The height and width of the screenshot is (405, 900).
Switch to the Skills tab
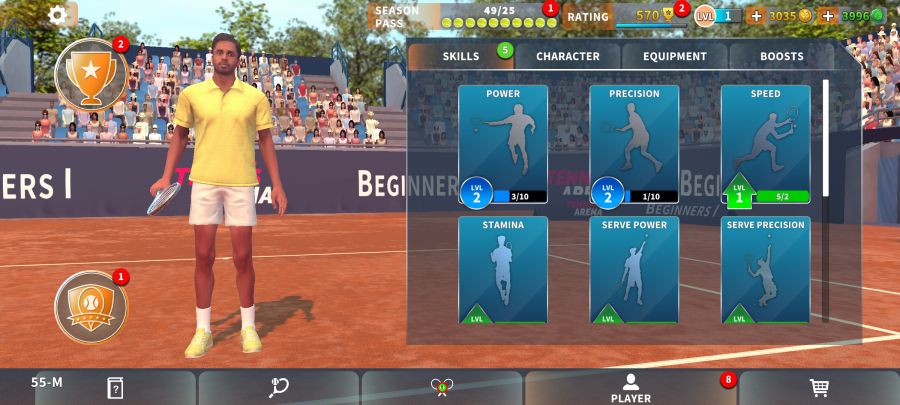[461, 56]
